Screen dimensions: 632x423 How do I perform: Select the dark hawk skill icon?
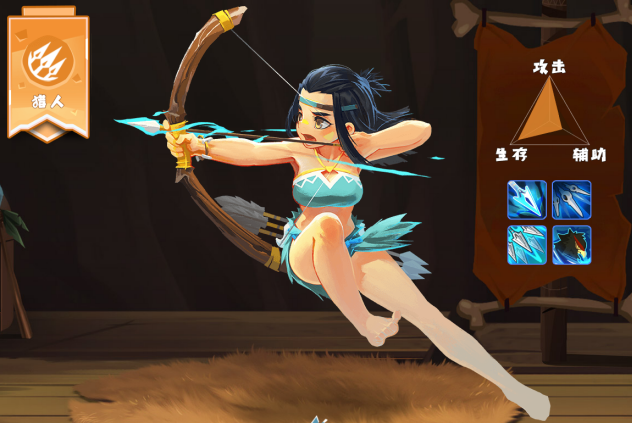click(571, 245)
